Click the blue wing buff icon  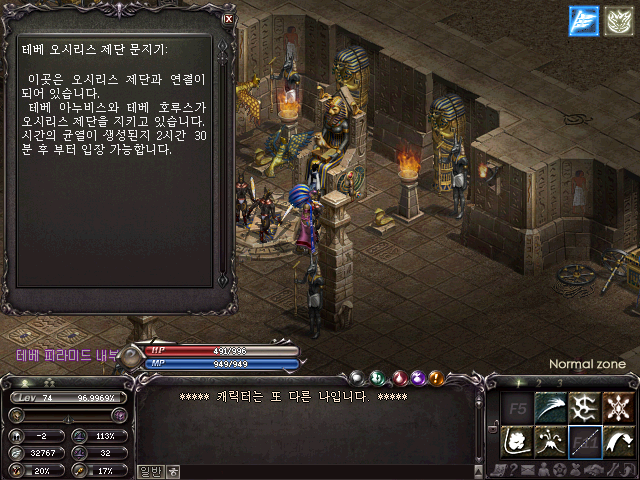583,21
